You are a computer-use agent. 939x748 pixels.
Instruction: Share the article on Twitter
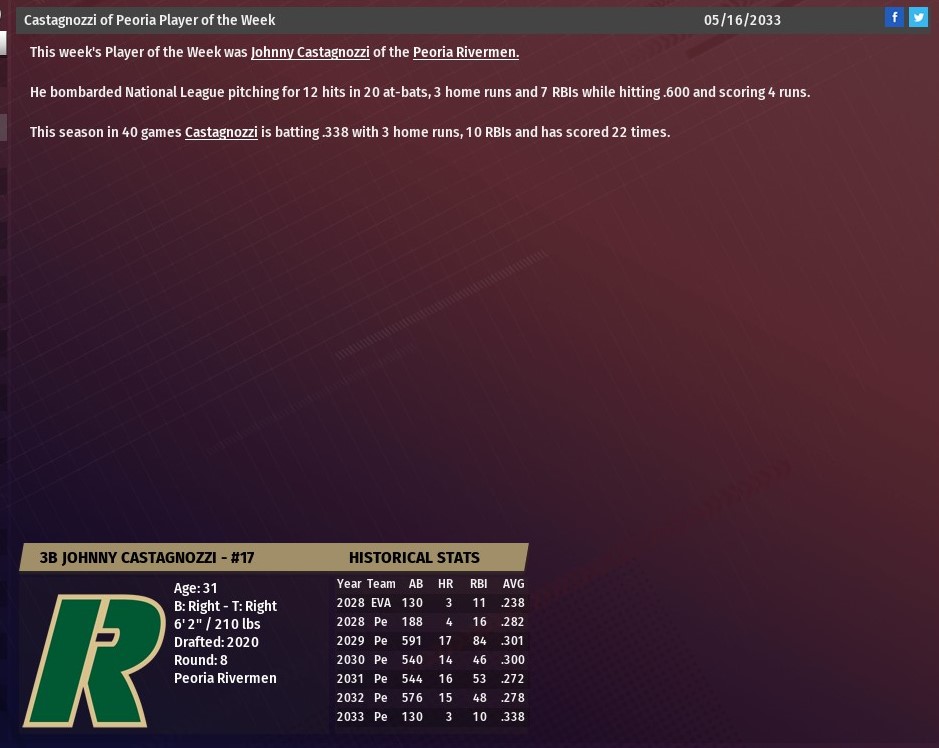click(918, 17)
